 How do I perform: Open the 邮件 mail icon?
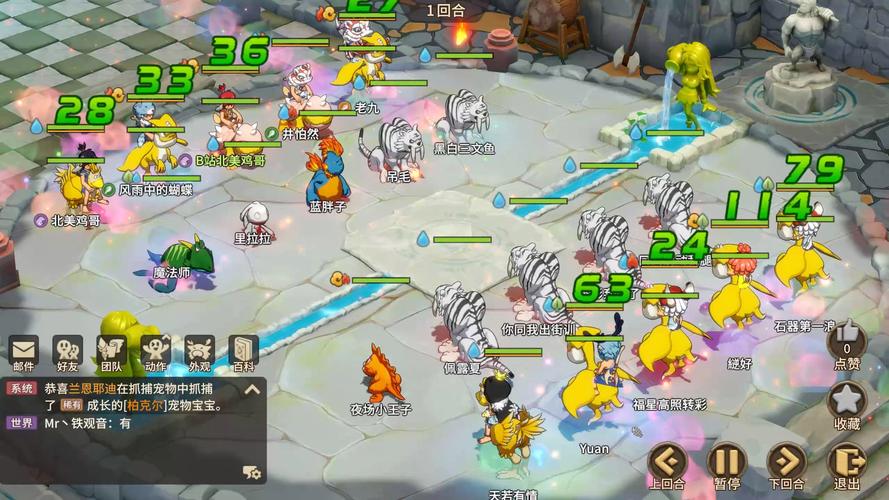tap(23, 352)
